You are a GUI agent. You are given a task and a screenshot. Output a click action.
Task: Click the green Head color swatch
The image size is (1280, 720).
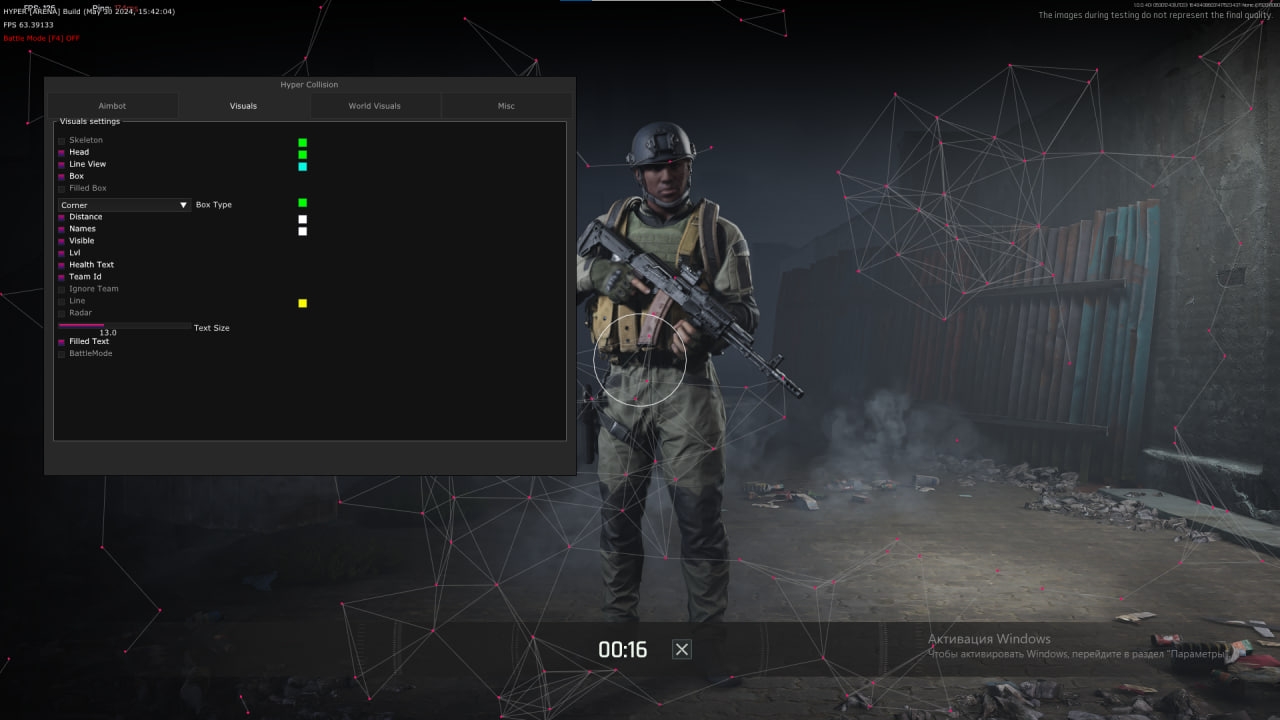302,154
